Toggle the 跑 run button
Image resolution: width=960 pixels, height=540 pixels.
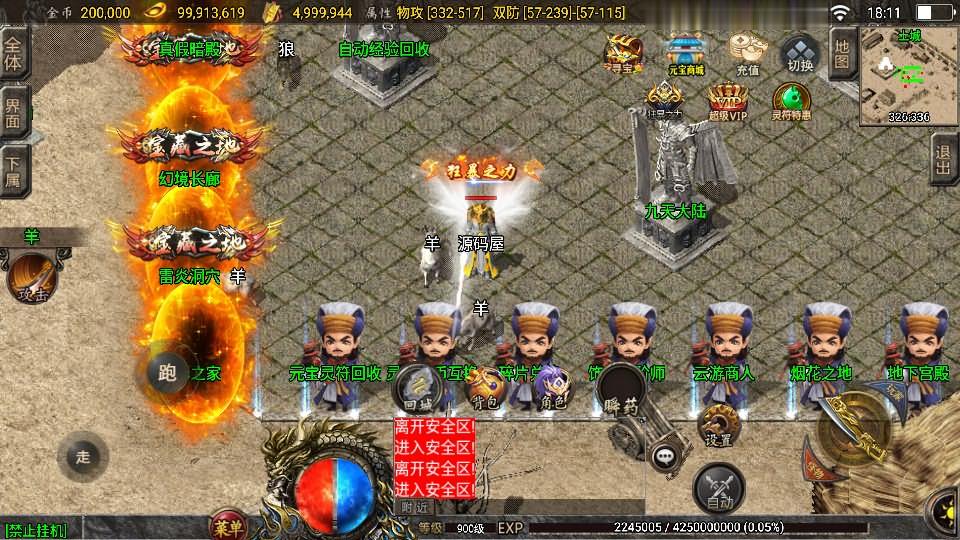[x=167, y=373]
